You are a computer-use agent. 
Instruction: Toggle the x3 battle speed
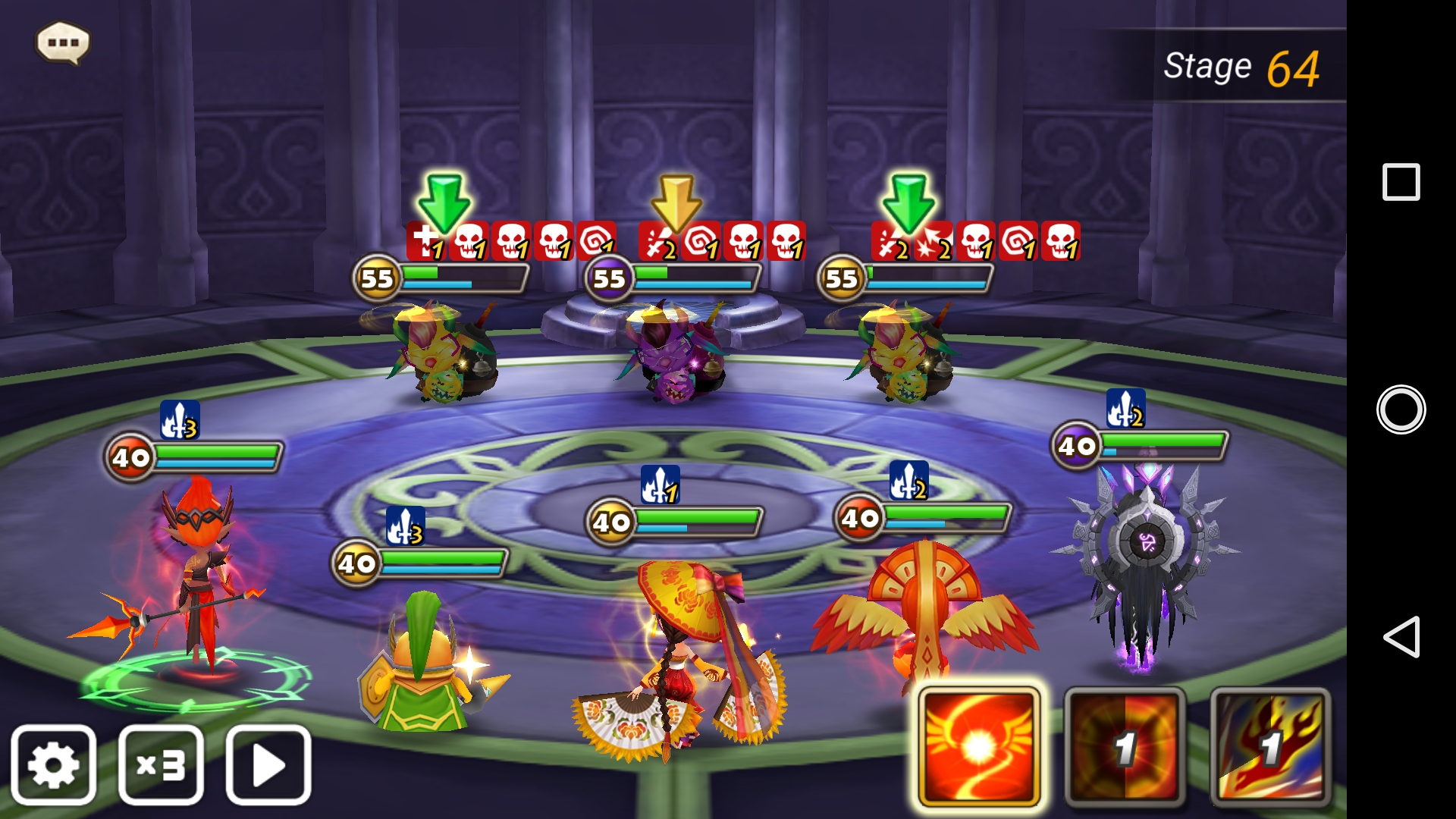161,765
